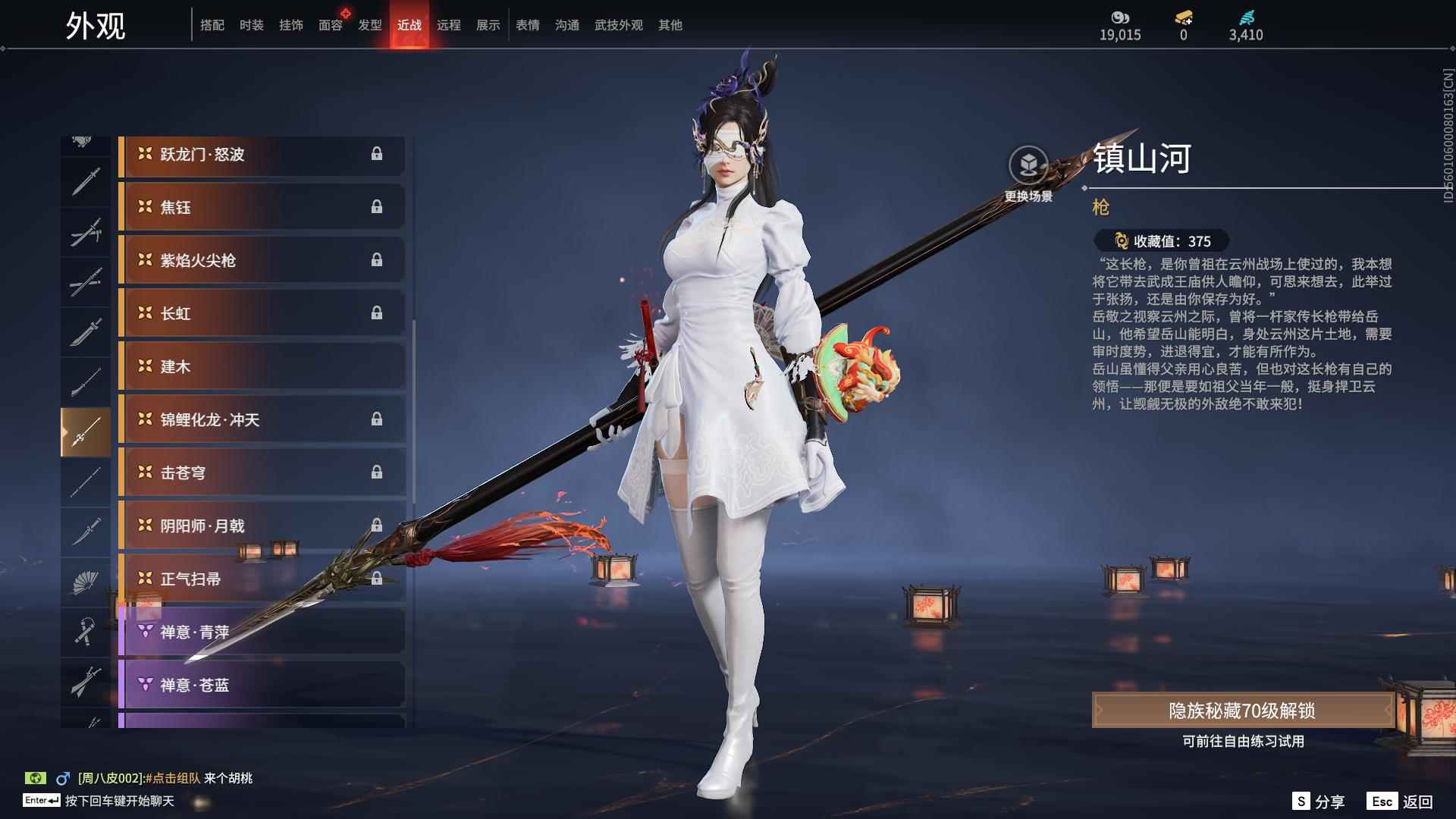1456x819 pixels.
Task: Select the 禅意·青萍 purple skin
Action: (262, 631)
